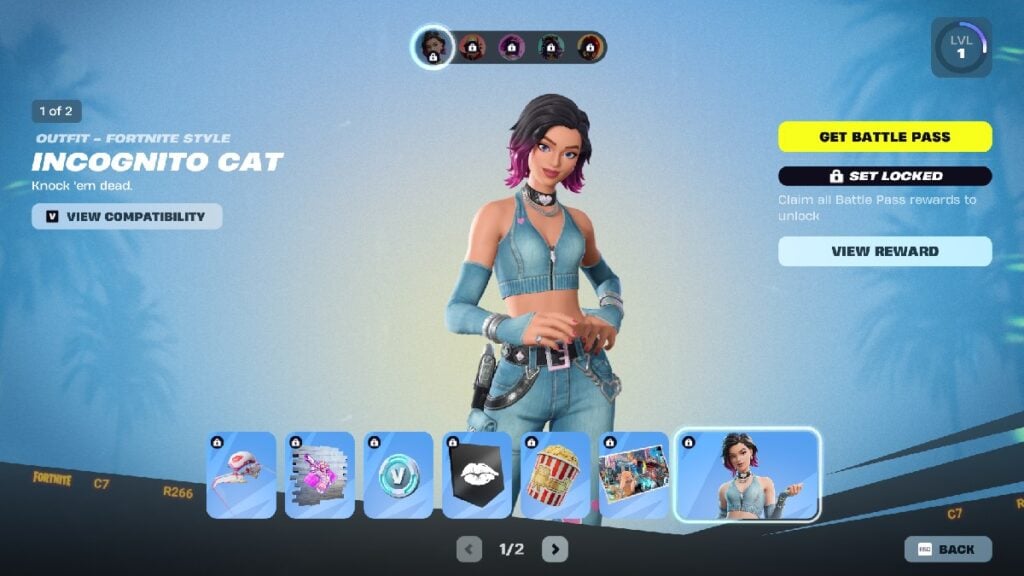Go back using the Back button
This screenshot has width=1024, height=576.
tap(948, 549)
